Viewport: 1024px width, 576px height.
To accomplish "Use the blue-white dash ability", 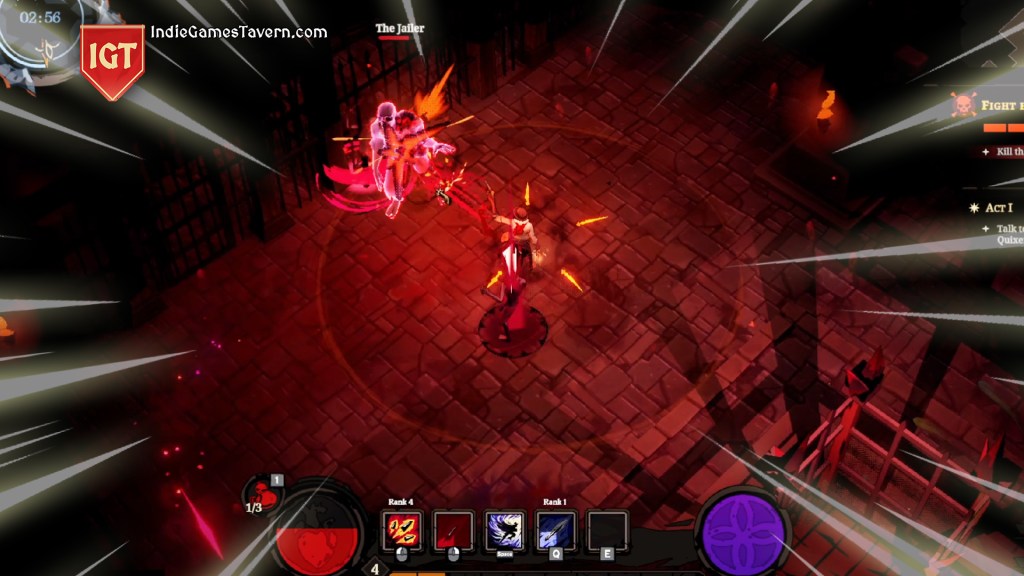I will click(505, 530).
